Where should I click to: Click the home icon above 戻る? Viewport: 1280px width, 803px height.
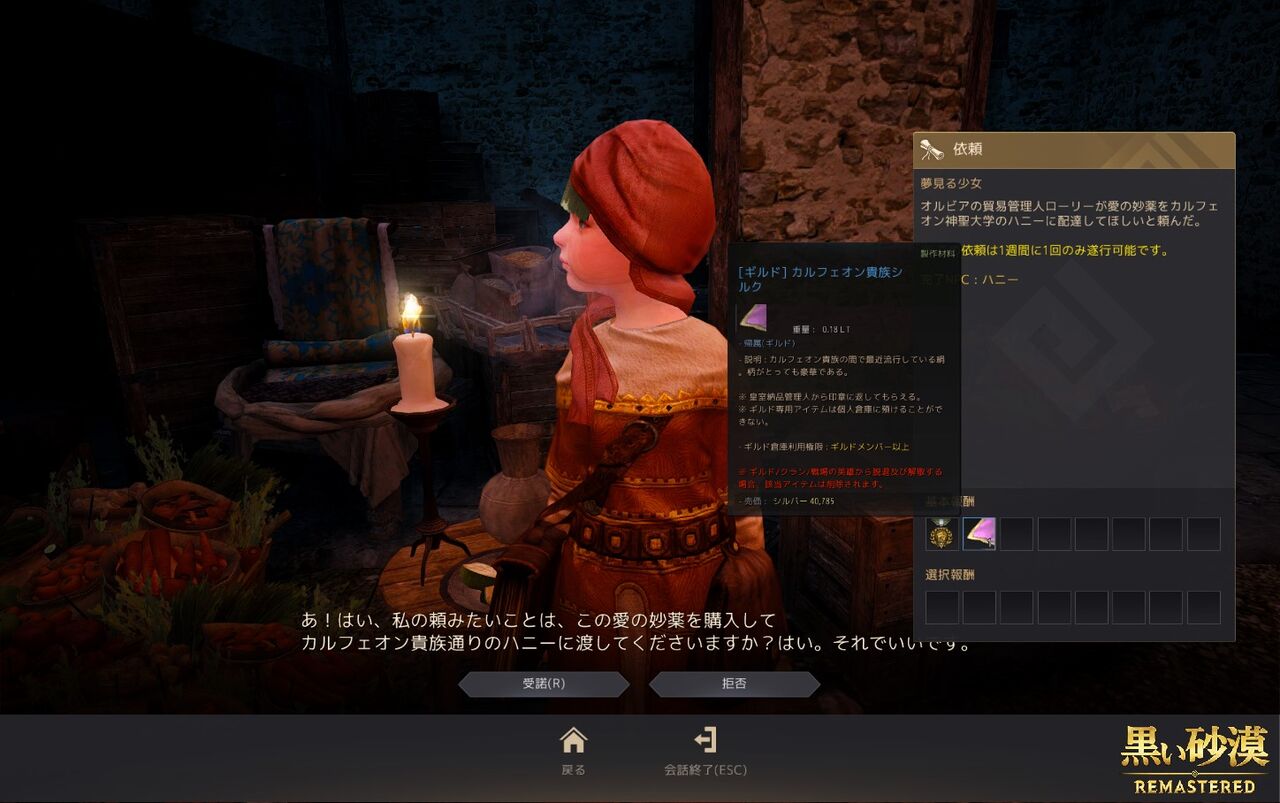[x=573, y=741]
